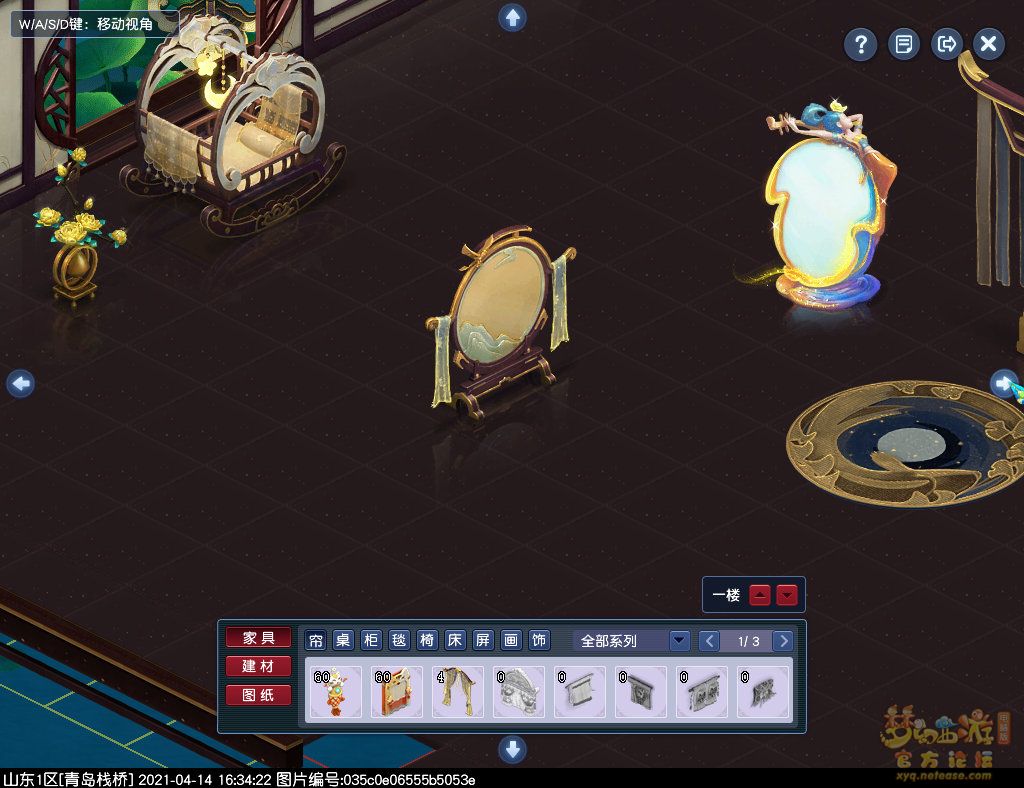The image size is (1024, 788).
Task: Open the notes list icon
Action: point(903,44)
